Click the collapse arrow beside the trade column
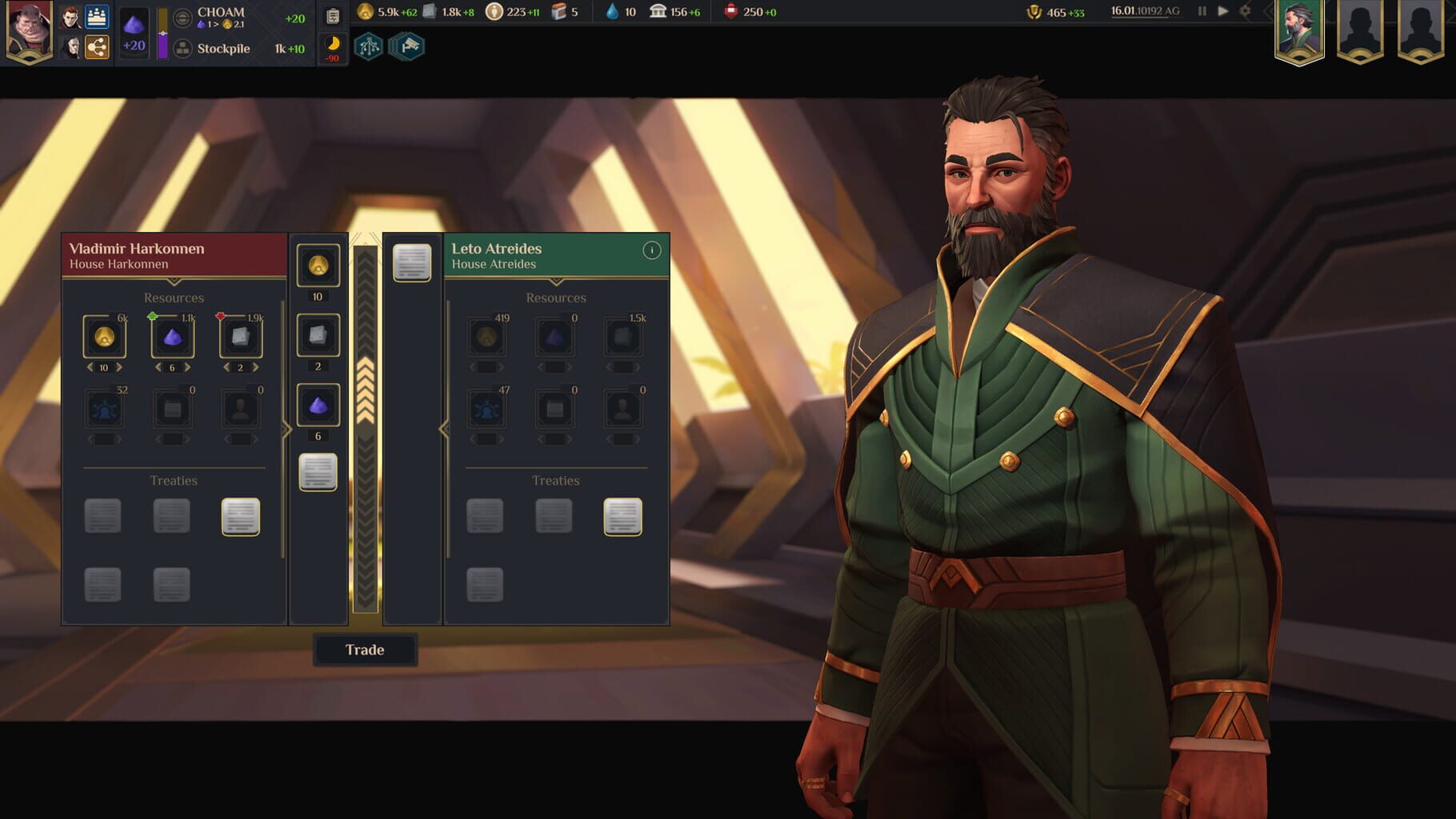This screenshot has width=1456, height=819. click(x=288, y=429)
